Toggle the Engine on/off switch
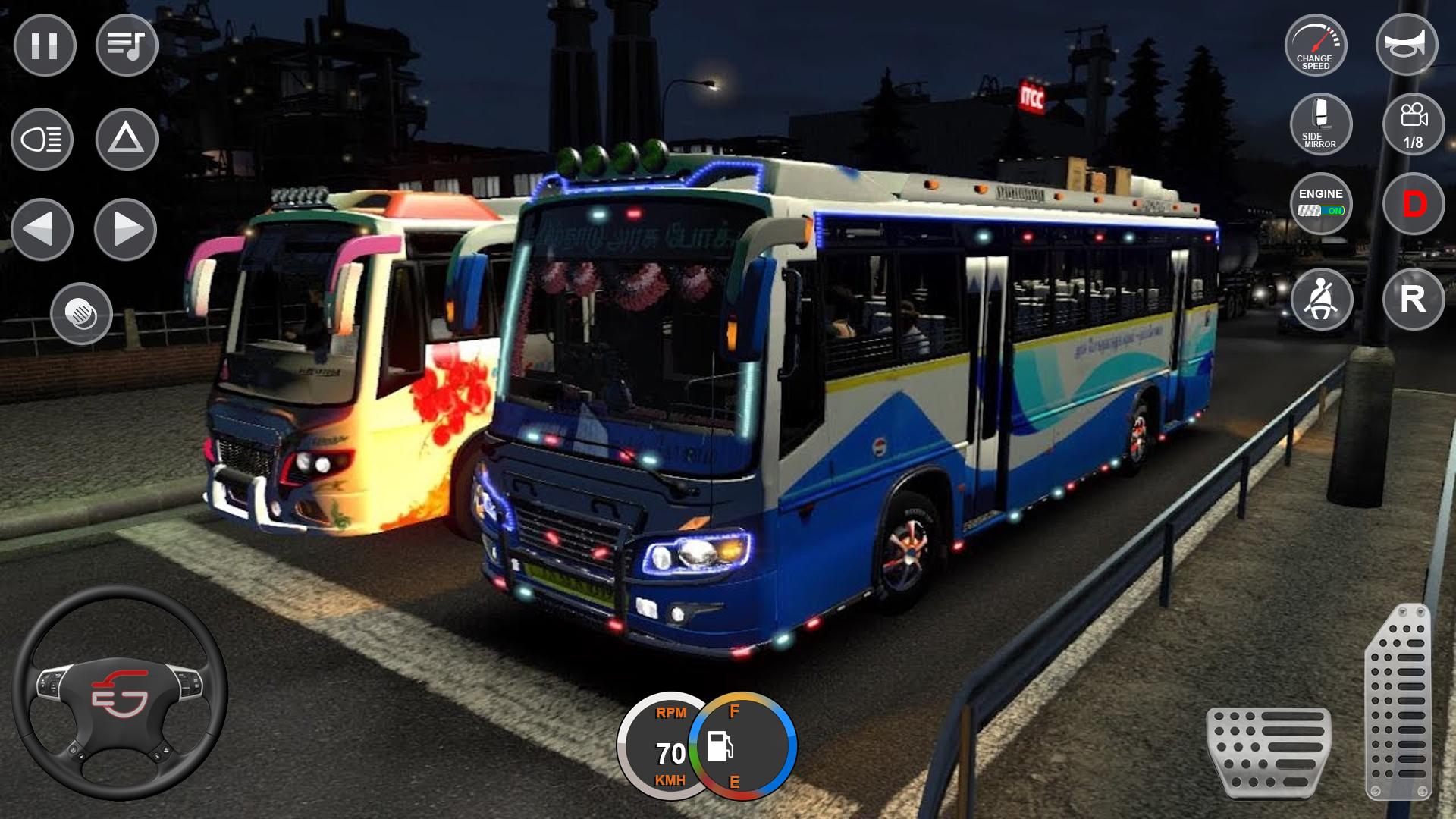 coord(1321,203)
